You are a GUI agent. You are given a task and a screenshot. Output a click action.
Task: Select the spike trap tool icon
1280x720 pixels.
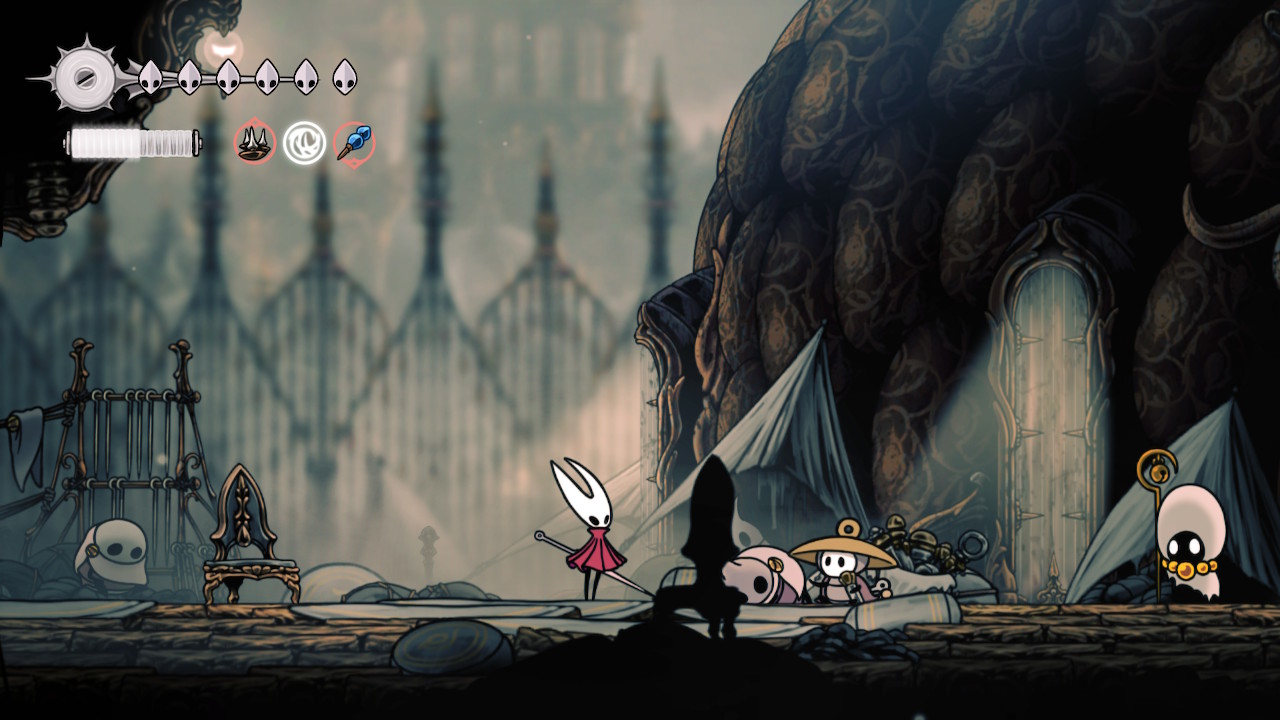pos(255,143)
